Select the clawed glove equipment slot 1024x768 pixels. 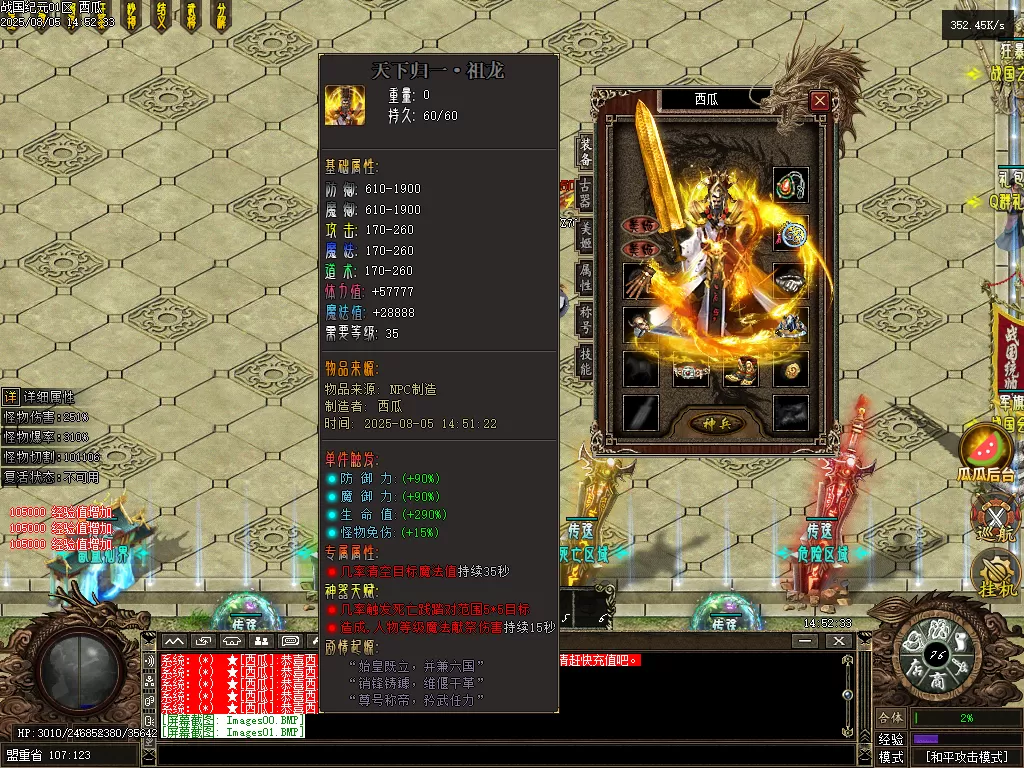click(x=641, y=280)
